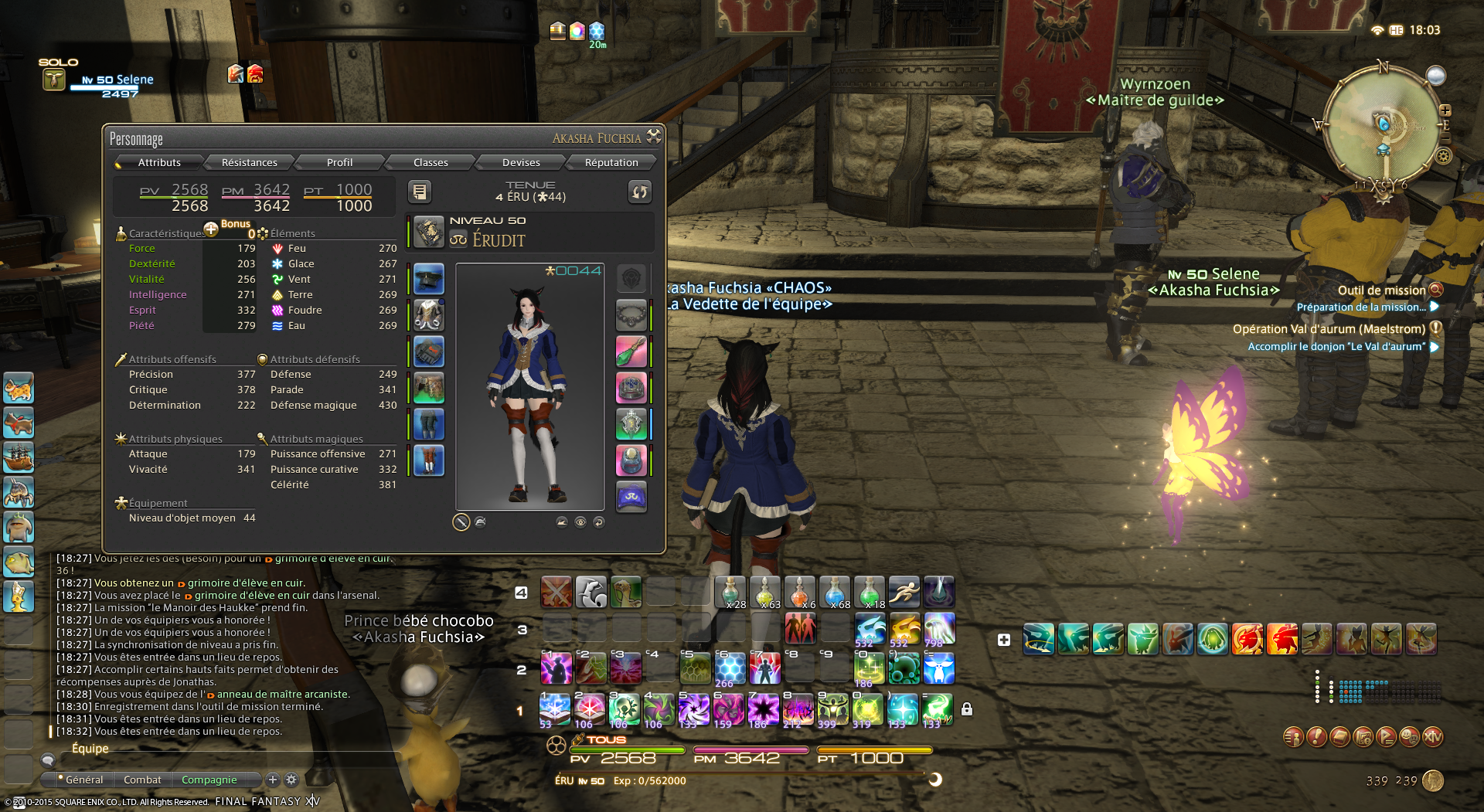
Task: Select the Classes tab
Action: pos(431,162)
